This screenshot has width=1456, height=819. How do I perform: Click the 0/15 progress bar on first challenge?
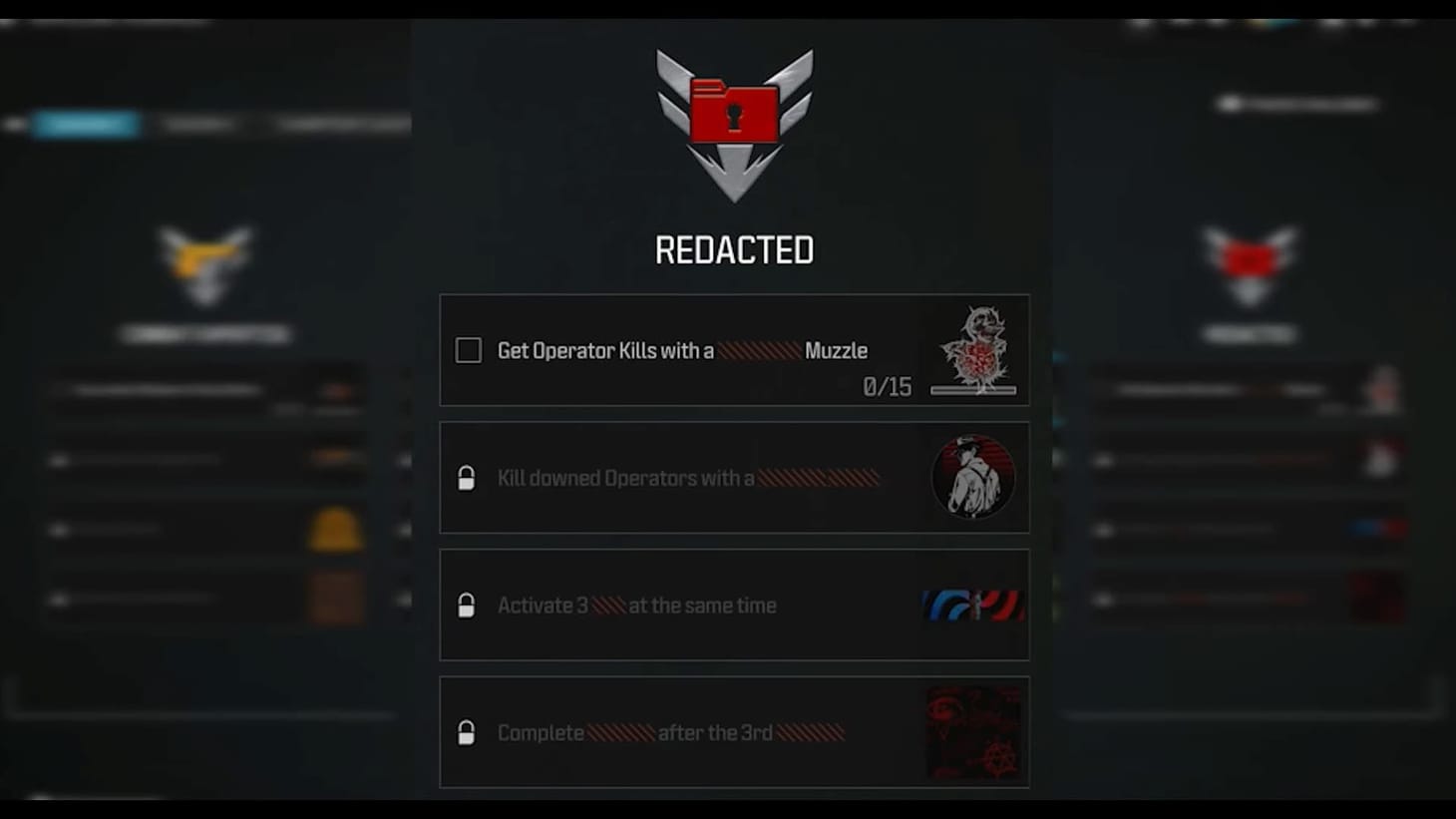tap(972, 389)
